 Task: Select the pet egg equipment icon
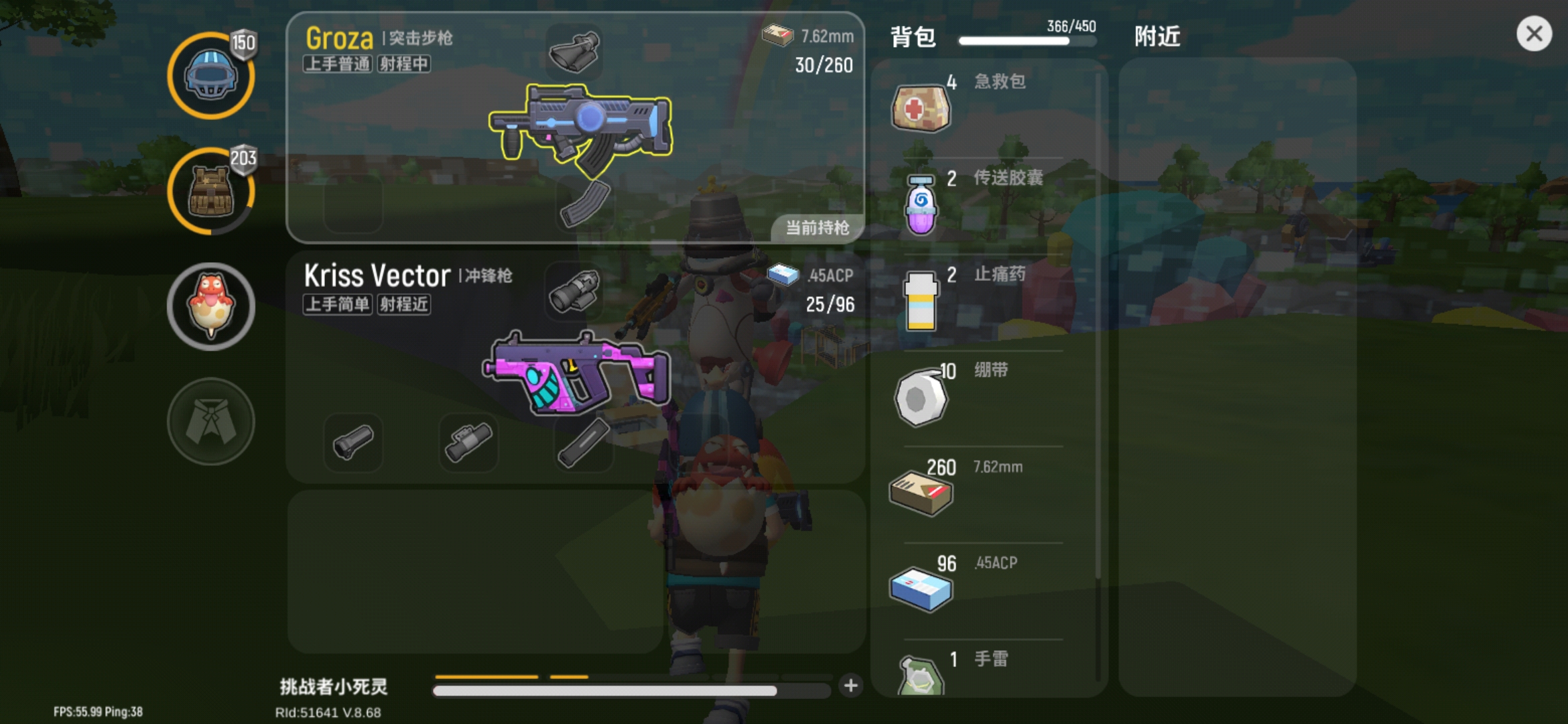(211, 305)
